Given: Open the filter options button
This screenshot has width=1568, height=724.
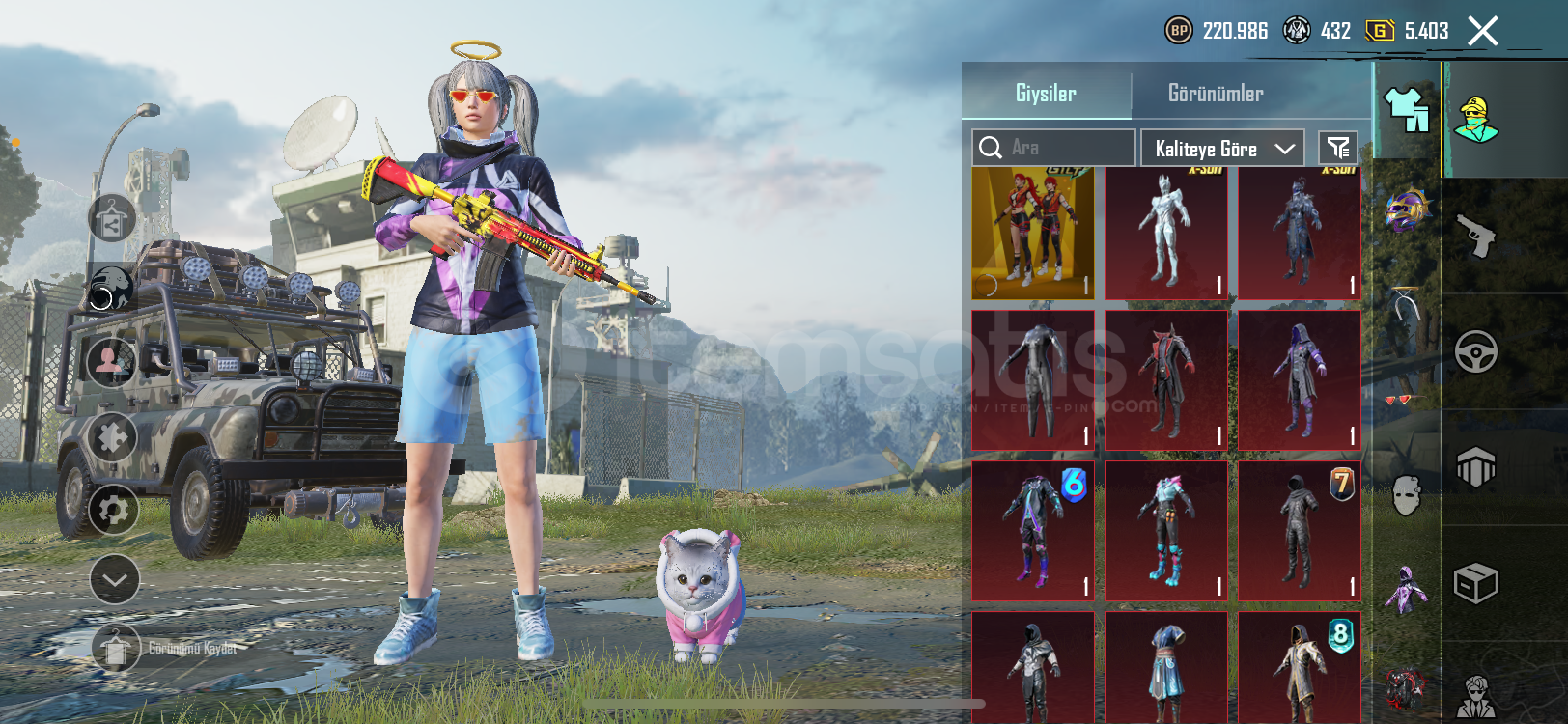Looking at the screenshot, I should point(1338,148).
